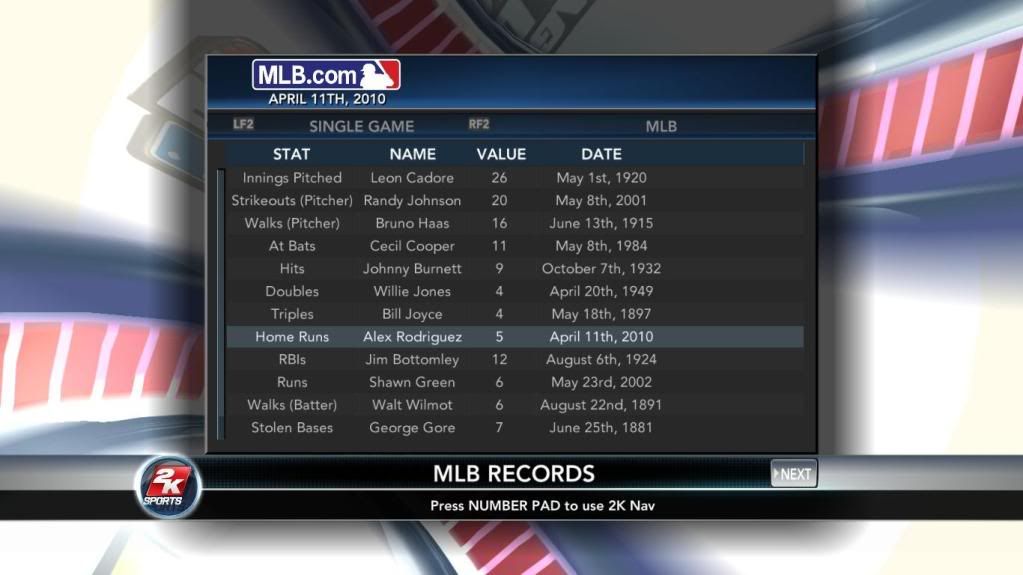Select the Strikeouts (Pitcher) record row

[x=514, y=200]
